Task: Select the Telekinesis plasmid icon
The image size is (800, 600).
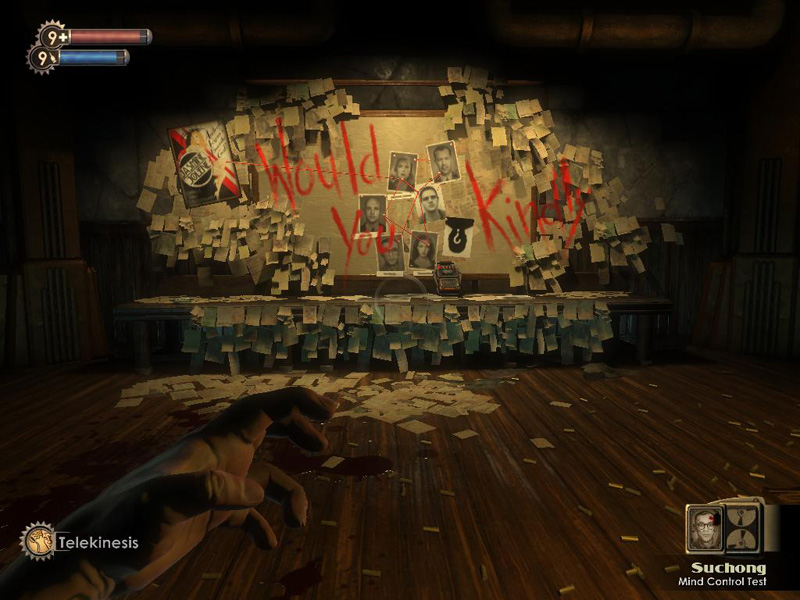Action: click(x=38, y=541)
